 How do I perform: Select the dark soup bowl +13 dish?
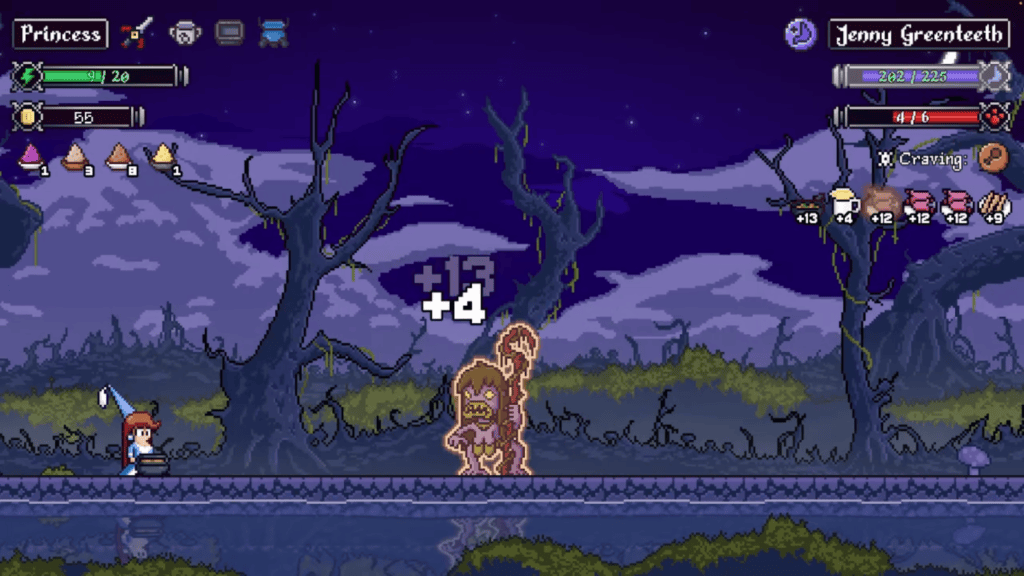[804, 205]
